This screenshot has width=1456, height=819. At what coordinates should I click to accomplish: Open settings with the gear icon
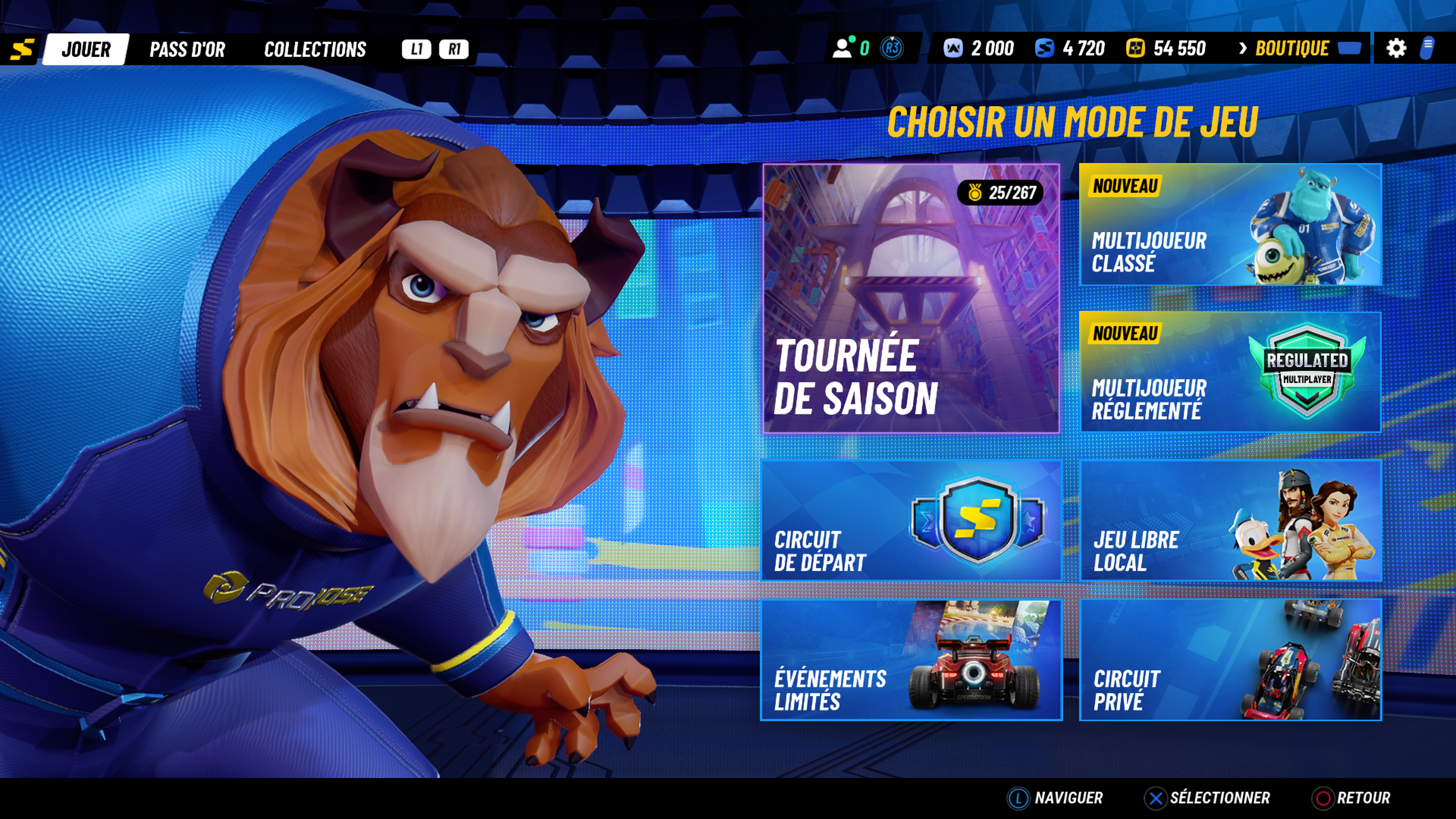(1395, 49)
